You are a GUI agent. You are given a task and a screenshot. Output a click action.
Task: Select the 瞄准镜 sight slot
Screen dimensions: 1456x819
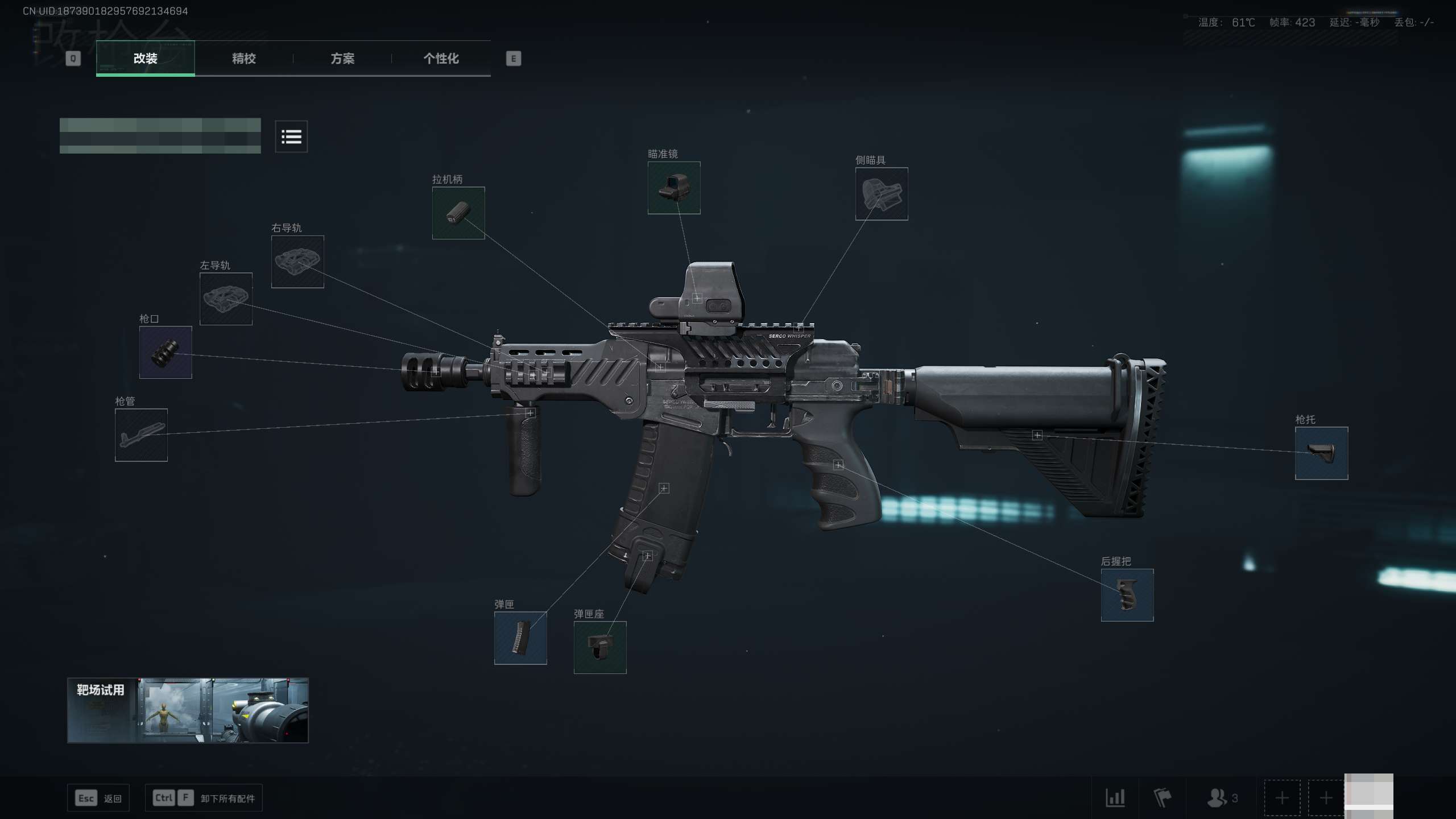click(674, 188)
